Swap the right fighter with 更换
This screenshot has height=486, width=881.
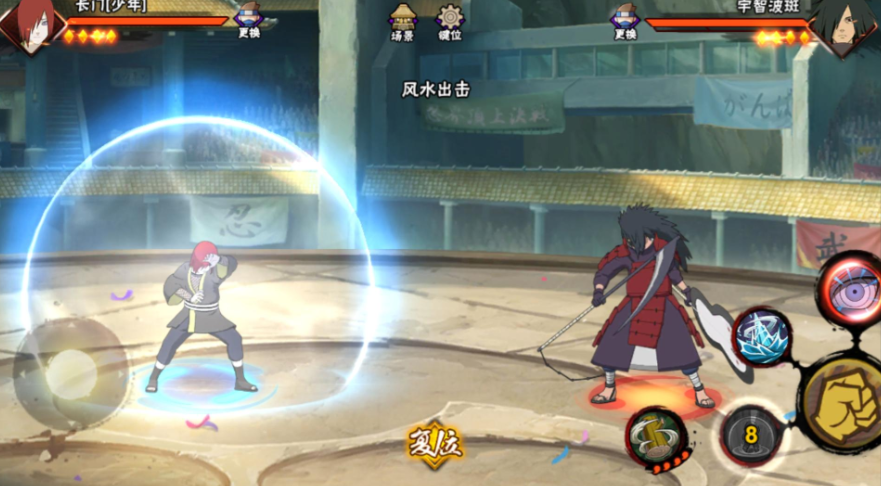626,19
